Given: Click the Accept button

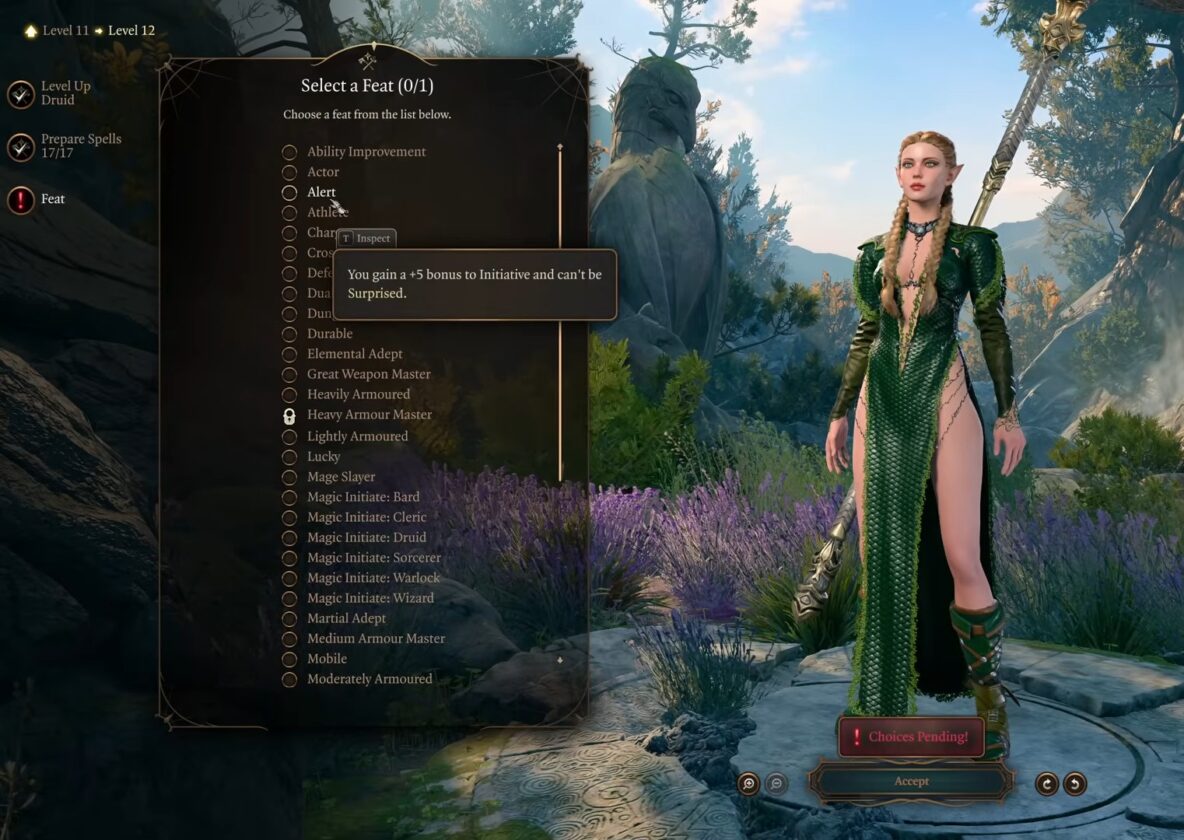Looking at the screenshot, I should pos(911,782).
